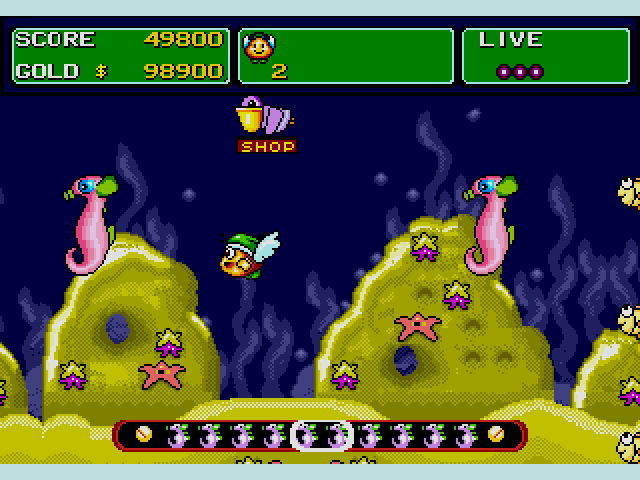The image size is (640, 480).
Task: Click the Opa-Opa lives icon
Action: tap(259, 47)
